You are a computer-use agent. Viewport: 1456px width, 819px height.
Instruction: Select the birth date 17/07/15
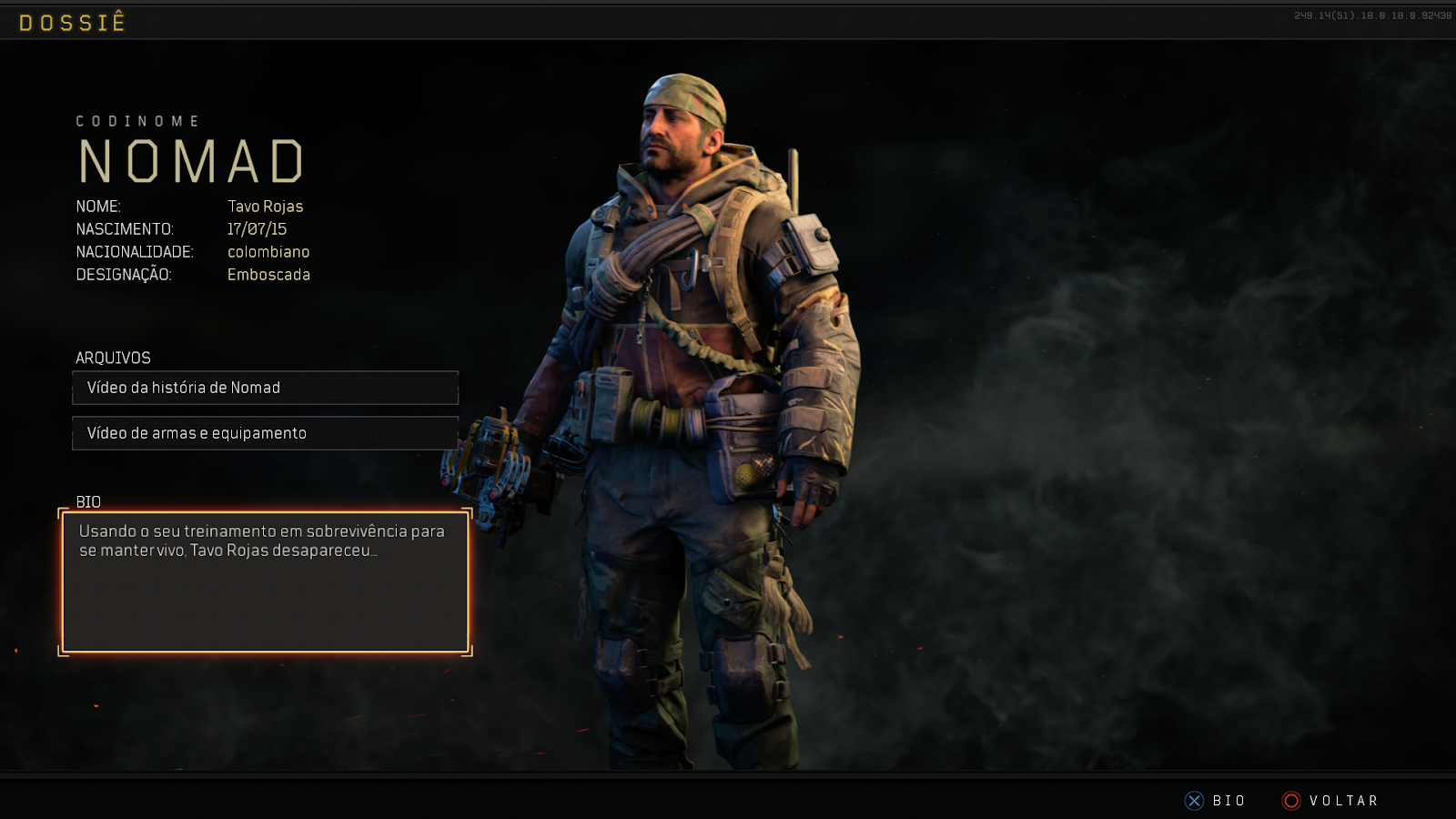pos(258,228)
